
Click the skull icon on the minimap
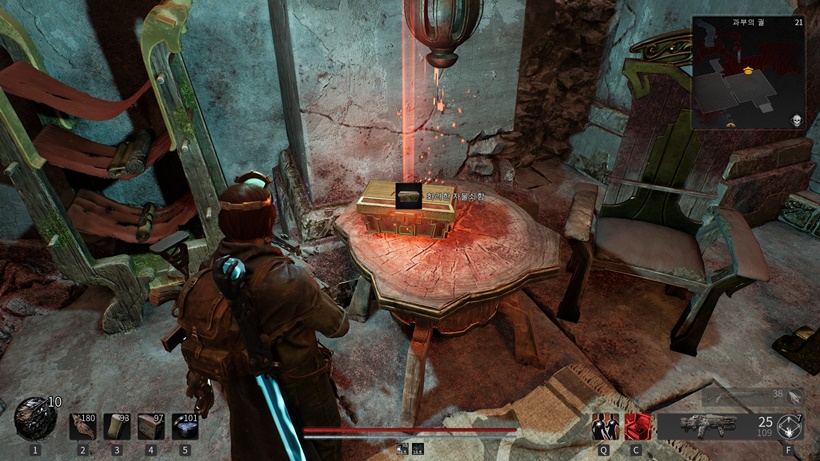pos(796,121)
